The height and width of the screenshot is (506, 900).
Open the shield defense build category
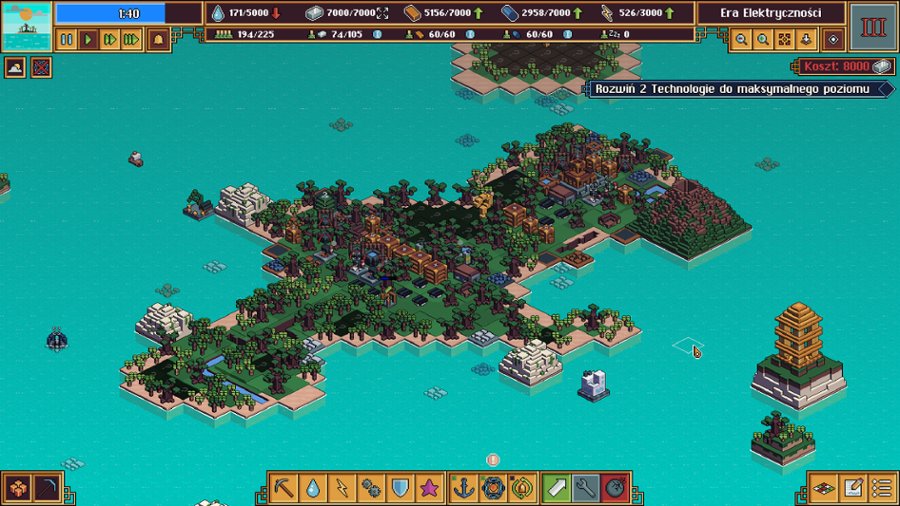(x=400, y=488)
